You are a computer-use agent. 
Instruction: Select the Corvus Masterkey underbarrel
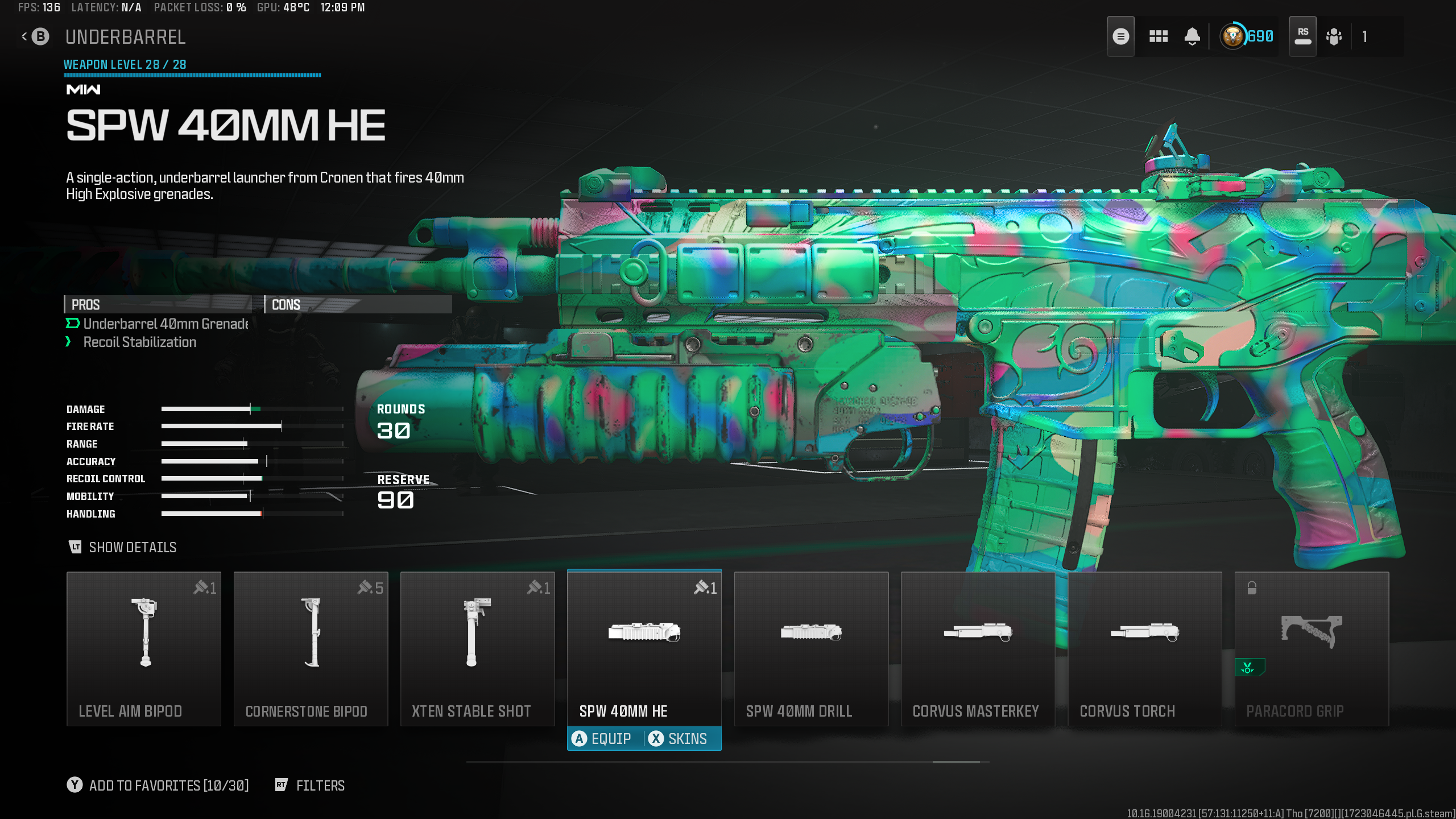(x=978, y=648)
